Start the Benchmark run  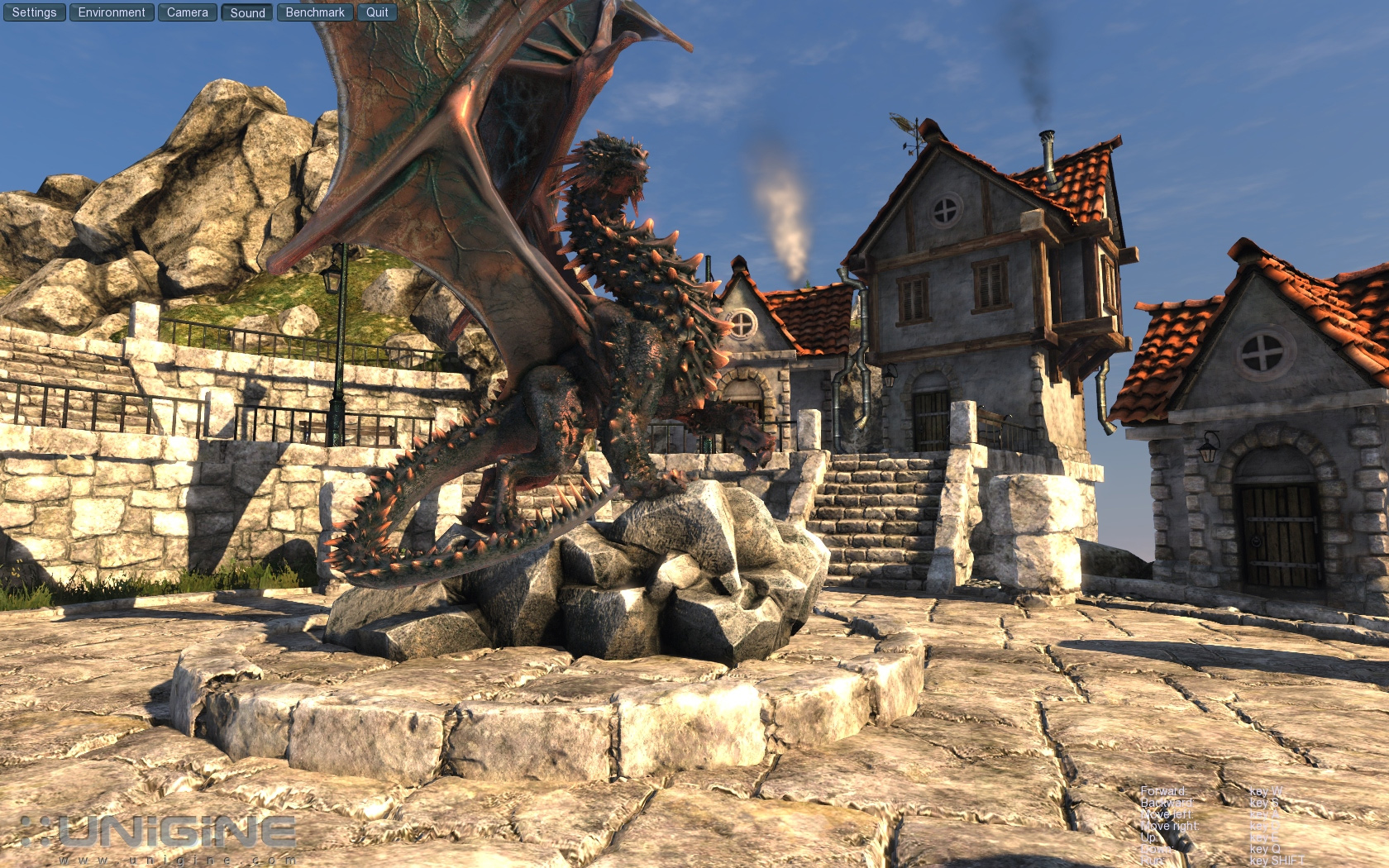pos(315,12)
